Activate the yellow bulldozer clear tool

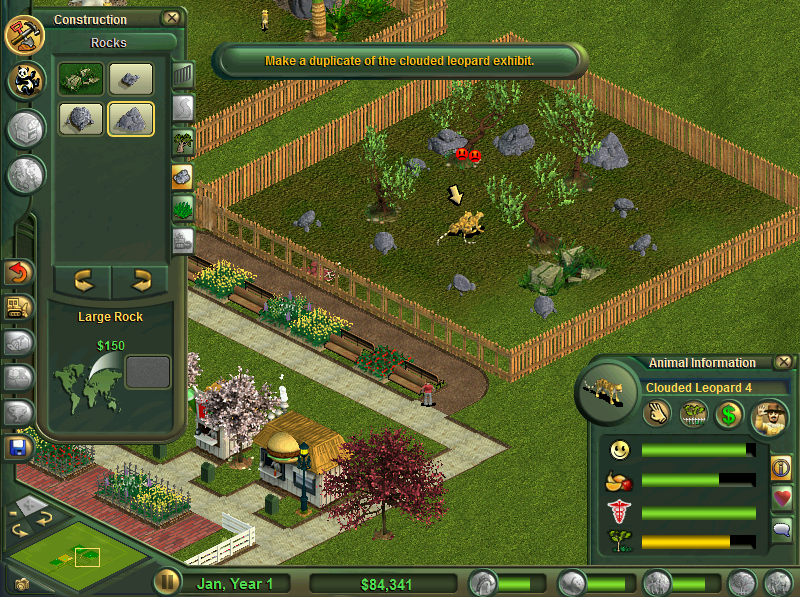click(18, 307)
